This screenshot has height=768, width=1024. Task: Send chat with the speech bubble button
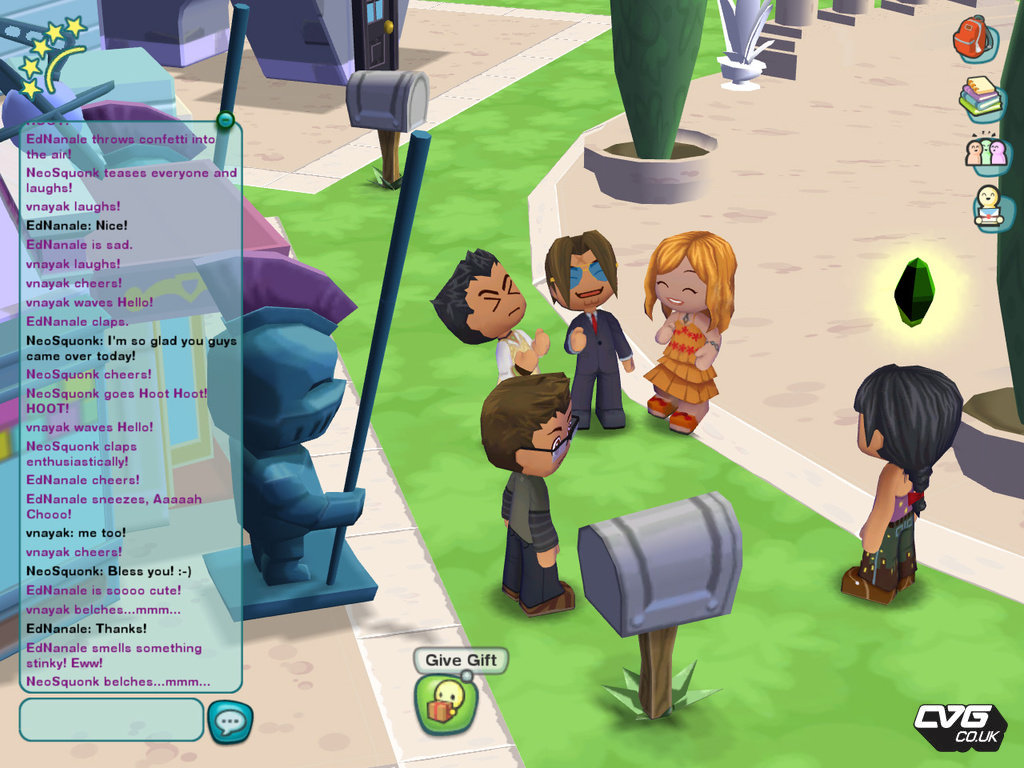(x=230, y=721)
